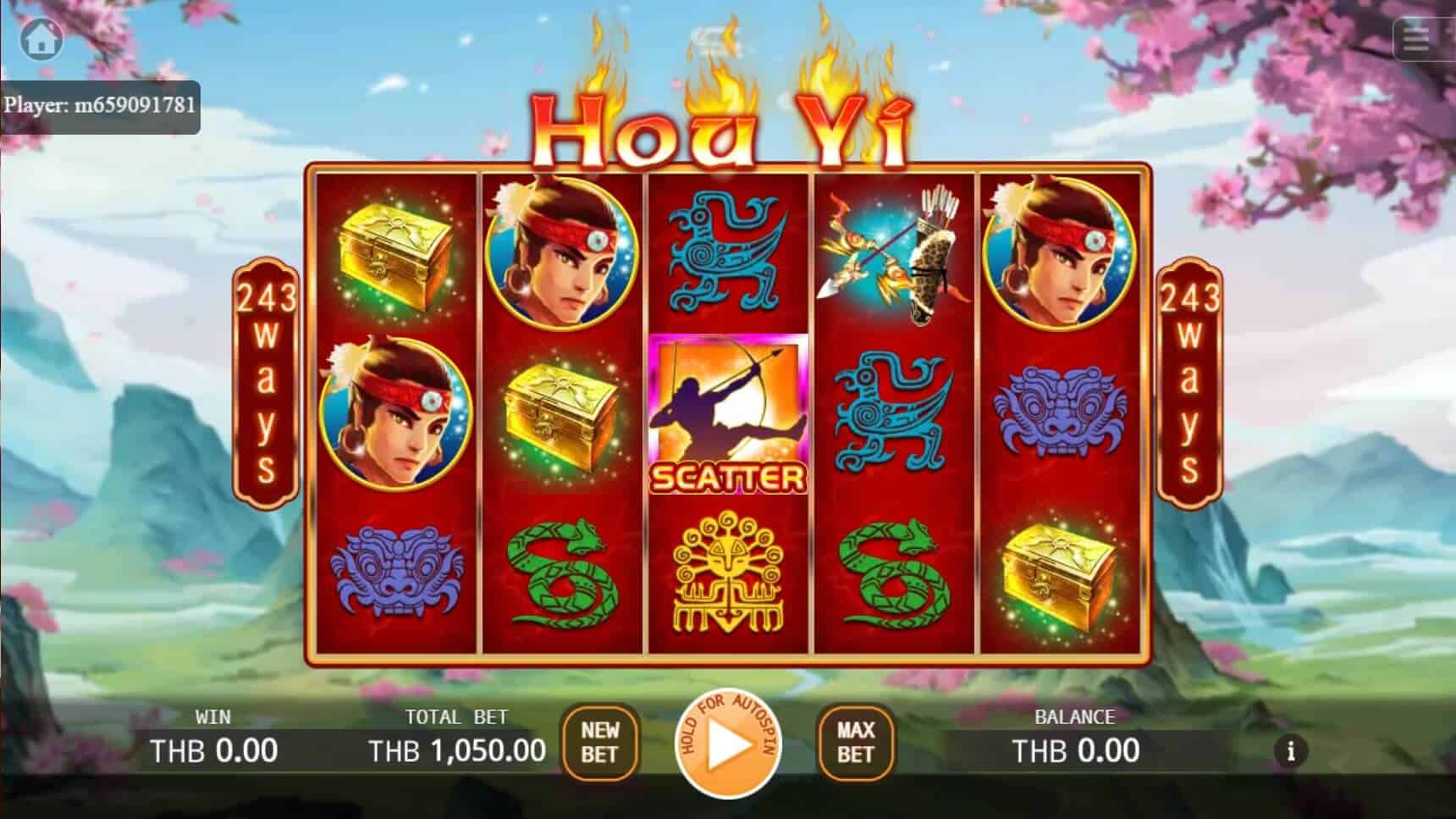Select the blue phoenix symbol on the middle reel
This screenshot has width=1456, height=819.
(x=728, y=254)
